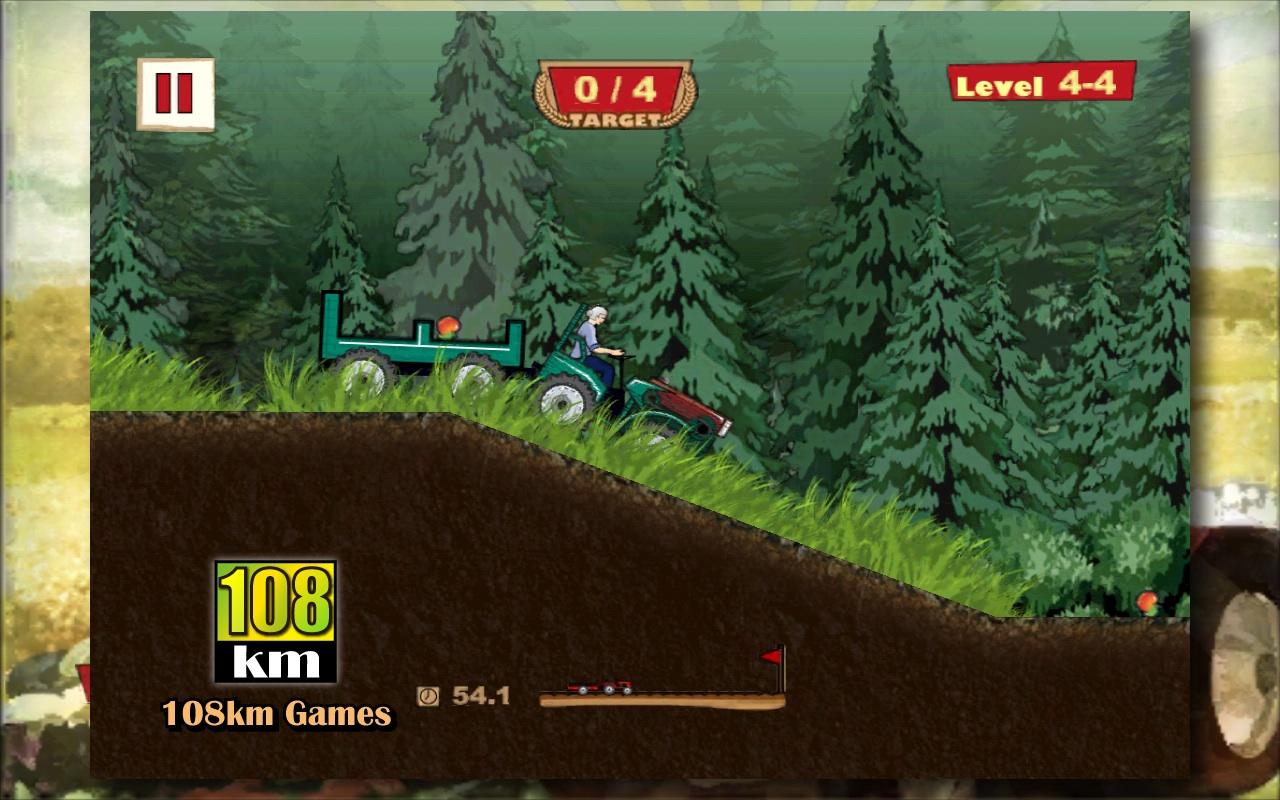Pick the apple lying on the lower hill
The height and width of the screenshot is (800, 1280).
pos(1147,604)
